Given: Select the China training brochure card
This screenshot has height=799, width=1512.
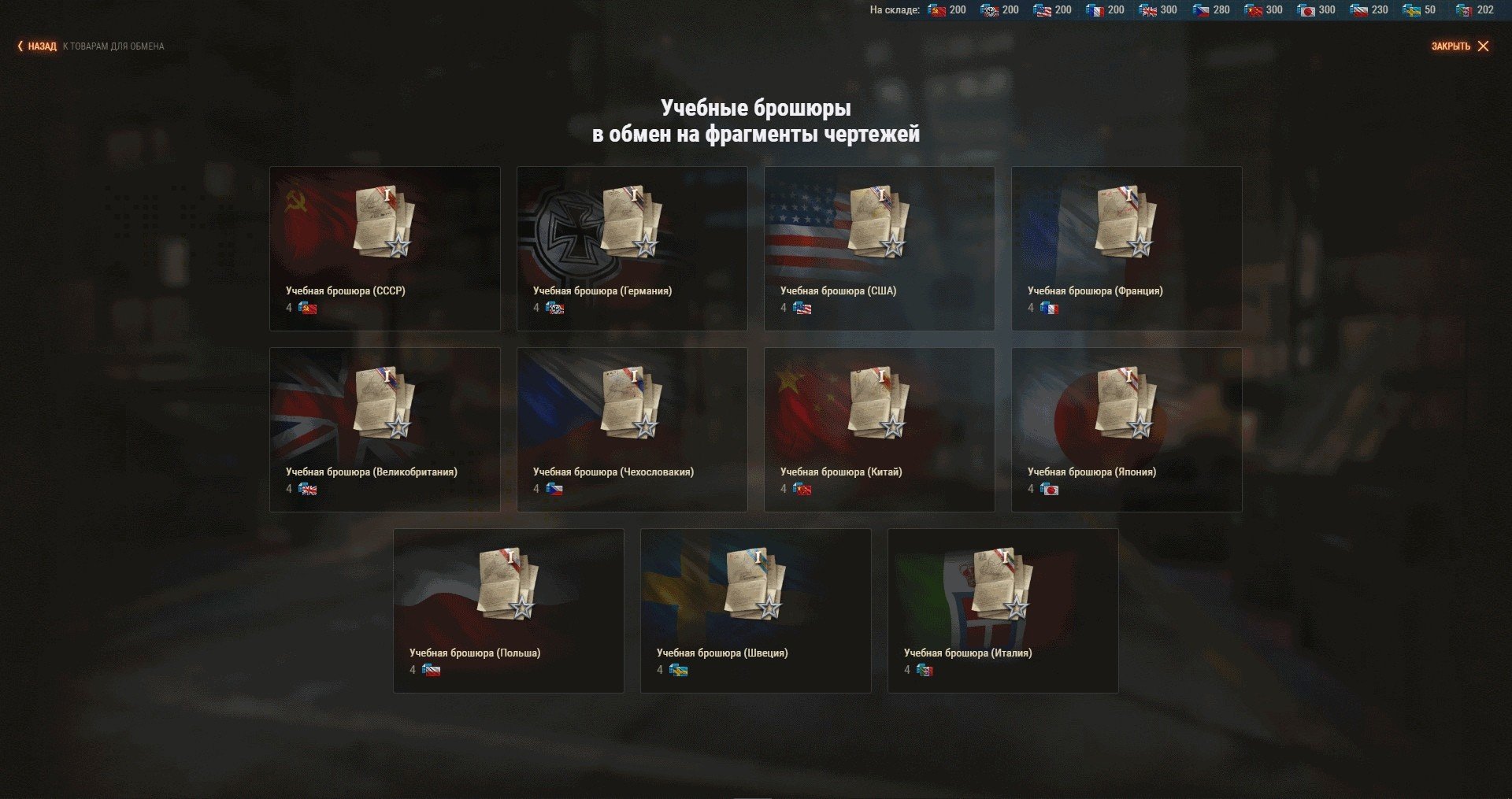Looking at the screenshot, I should pos(879,429).
